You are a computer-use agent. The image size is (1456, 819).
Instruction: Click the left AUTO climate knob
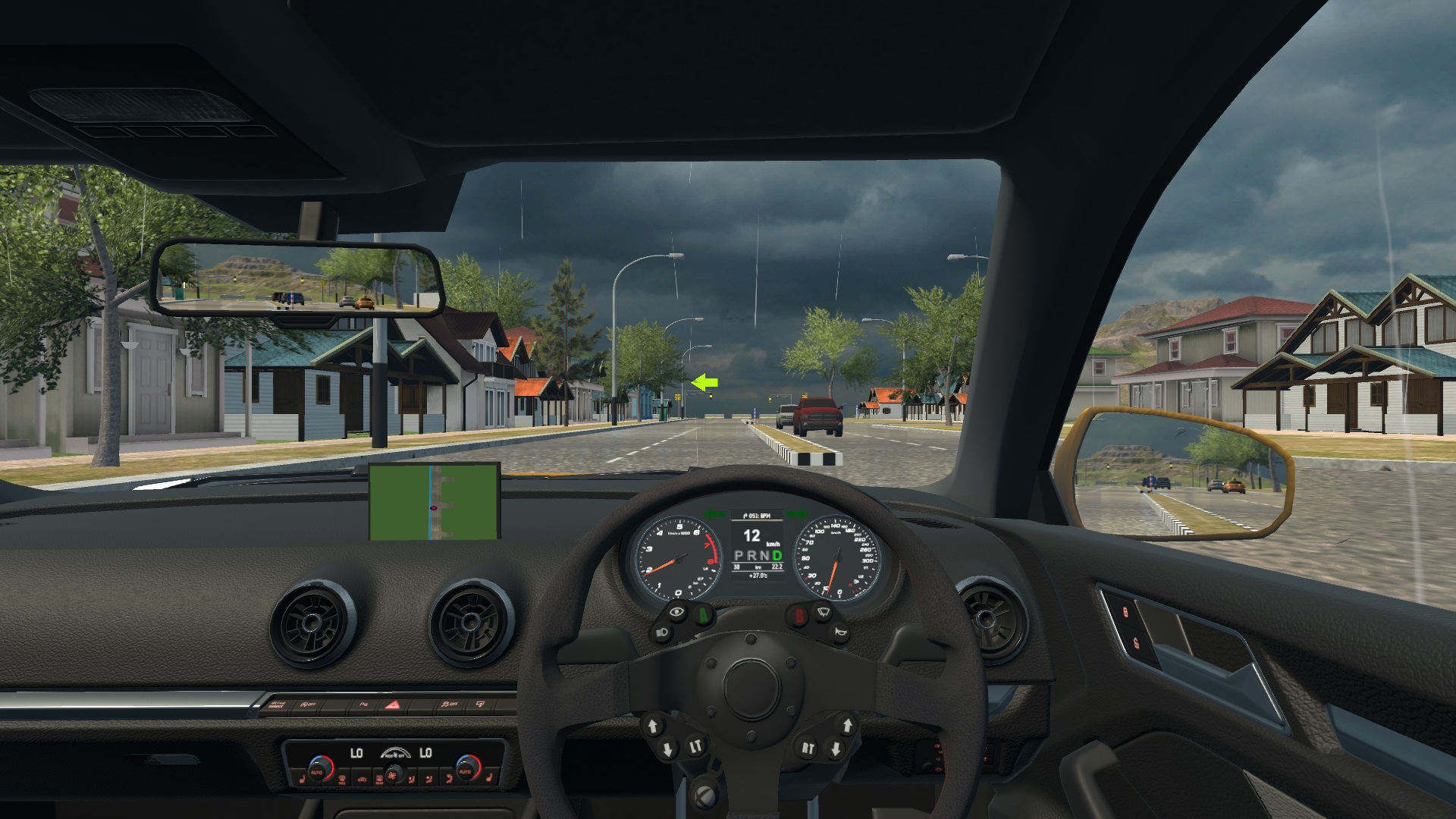(x=318, y=772)
